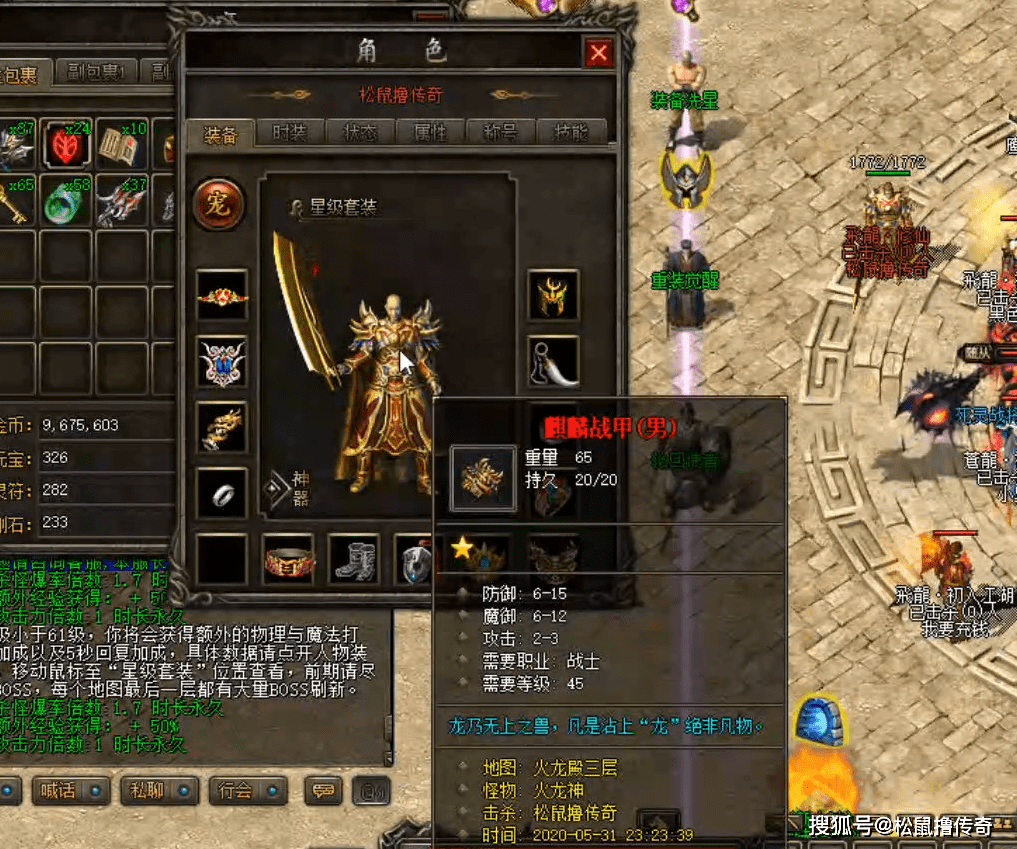
Task: Click the round 宠 pet button
Action: [x=219, y=204]
